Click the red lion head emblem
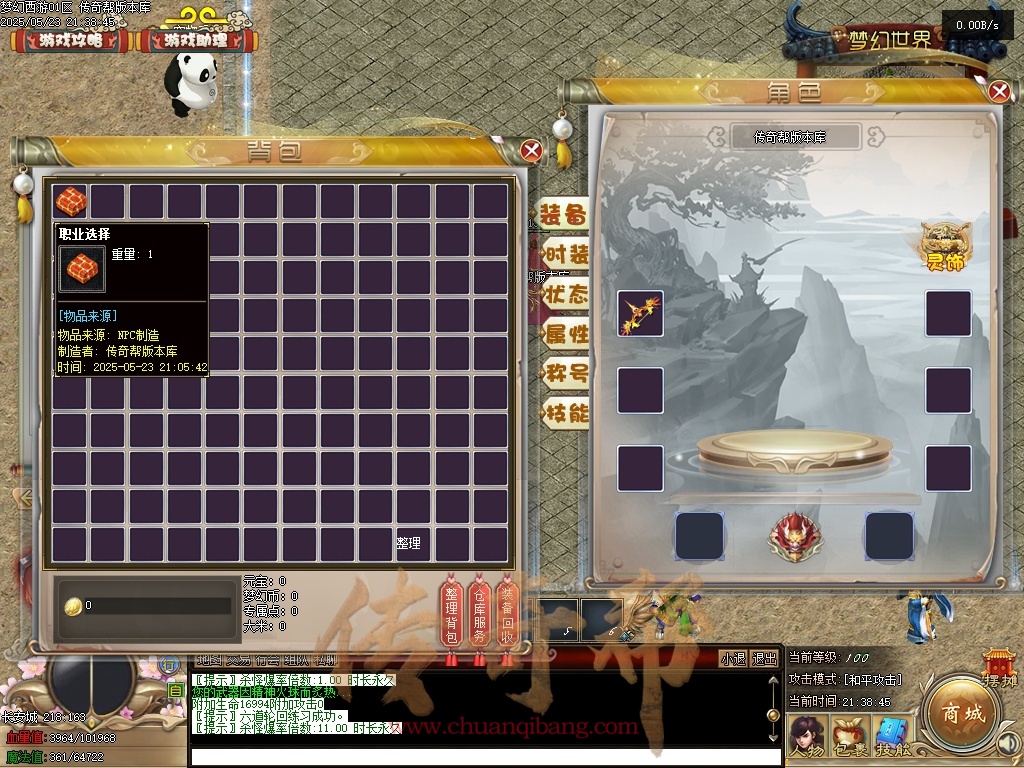The image size is (1024, 768). pyautogui.click(x=795, y=536)
